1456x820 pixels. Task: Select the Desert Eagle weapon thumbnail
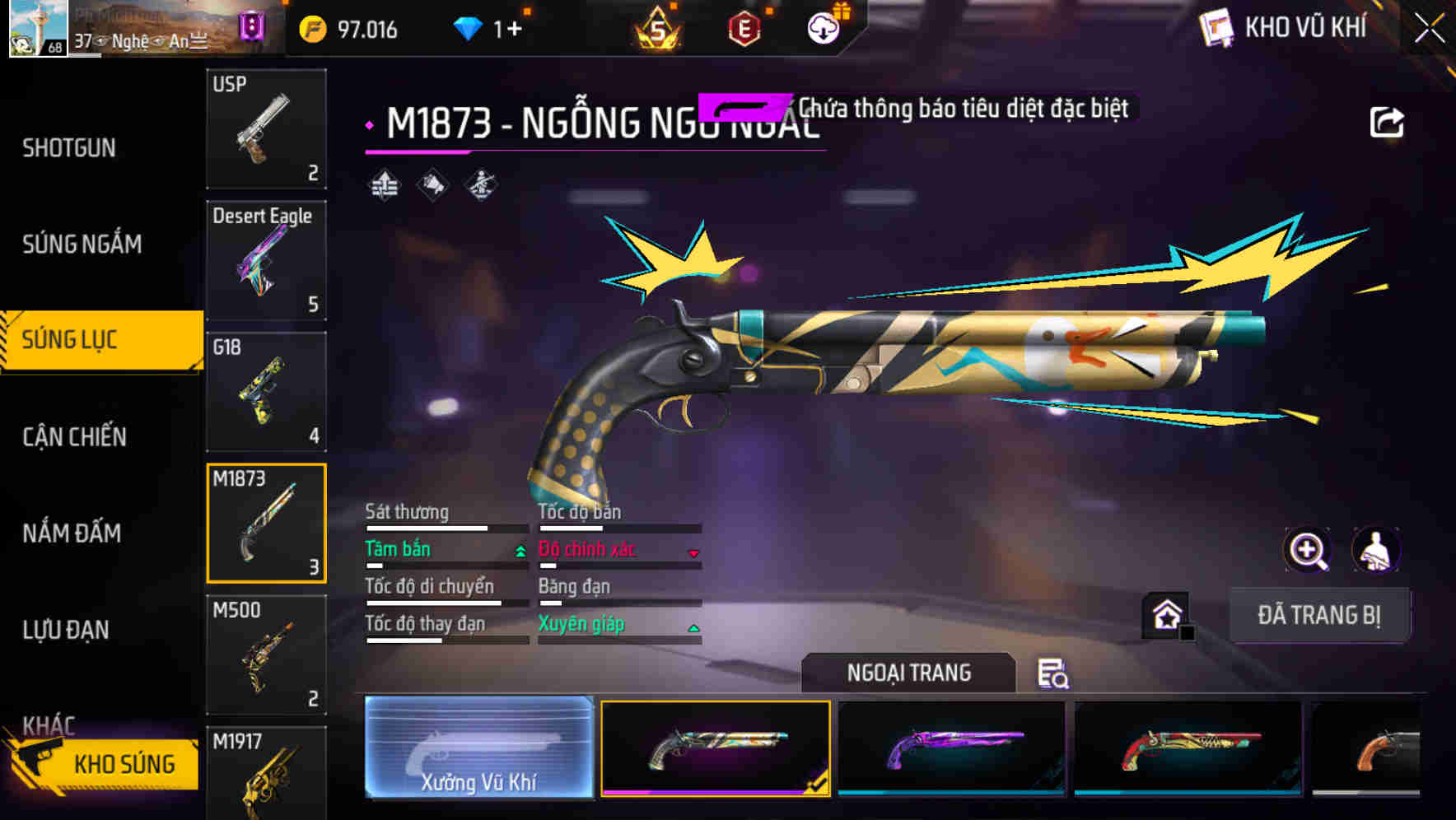pyautogui.click(x=266, y=259)
